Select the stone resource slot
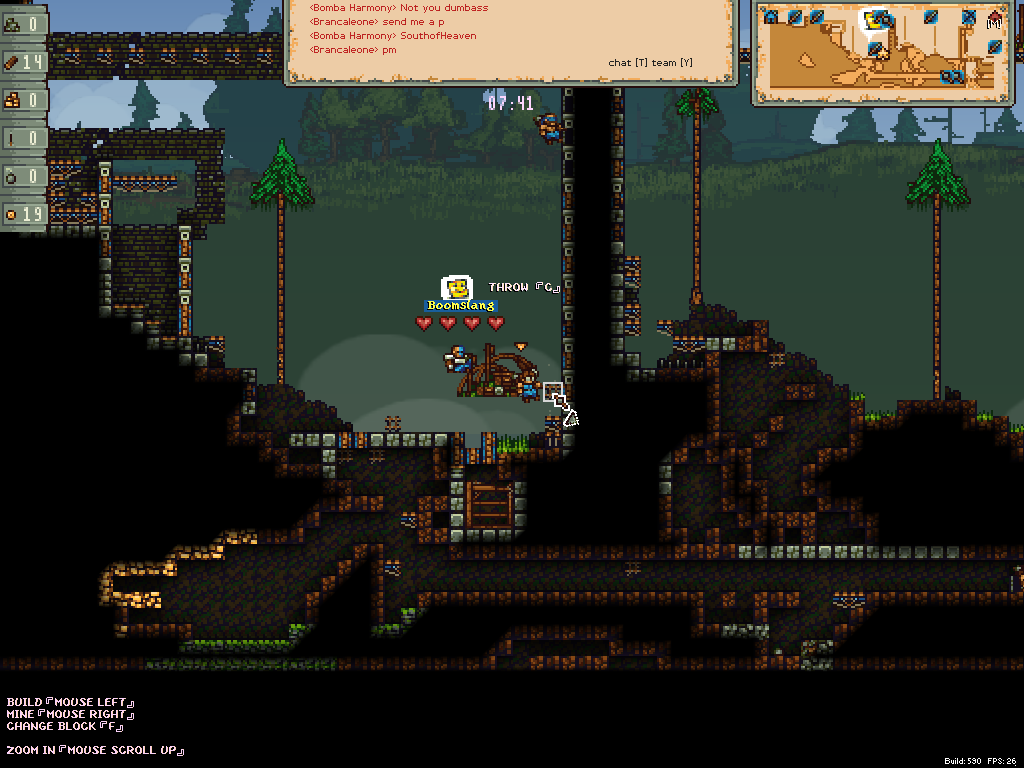The width and height of the screenshot is (1024, 768). [x=23, y=24]
